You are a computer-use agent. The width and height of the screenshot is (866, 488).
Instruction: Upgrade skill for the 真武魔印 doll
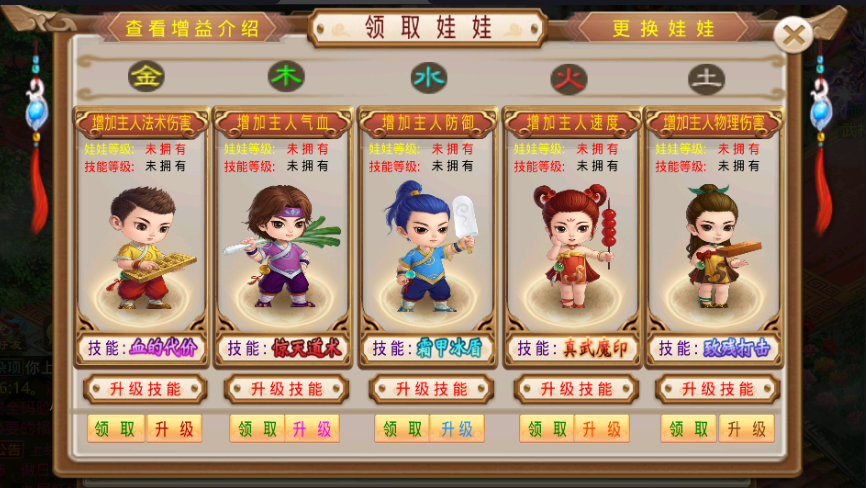576,389
